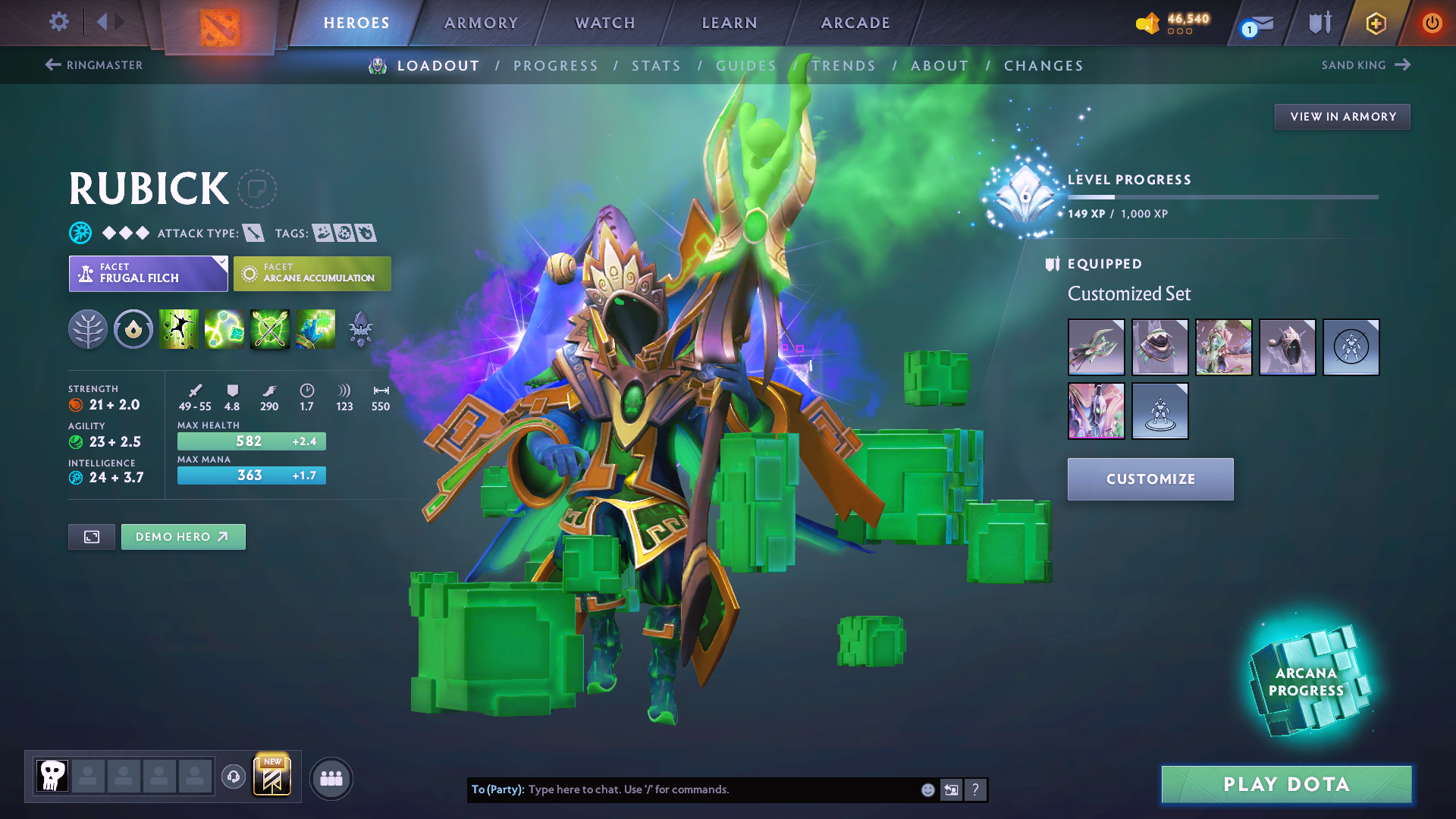Expand the Frugal Filch facet dropdown arrow
The height and width of the screenshot is (819, 1456).
221,264
